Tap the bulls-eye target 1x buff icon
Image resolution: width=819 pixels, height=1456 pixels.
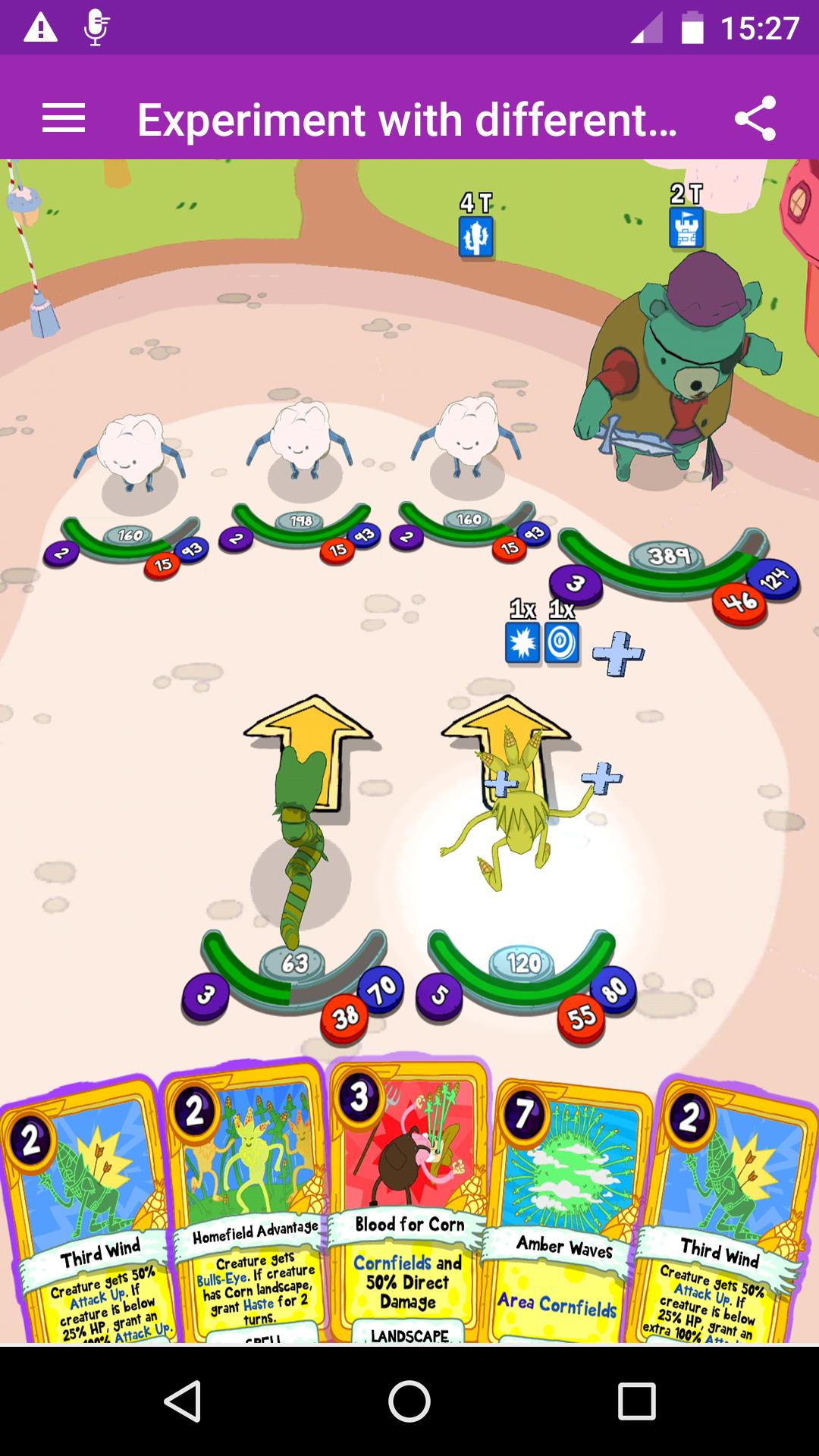point(562,643)
